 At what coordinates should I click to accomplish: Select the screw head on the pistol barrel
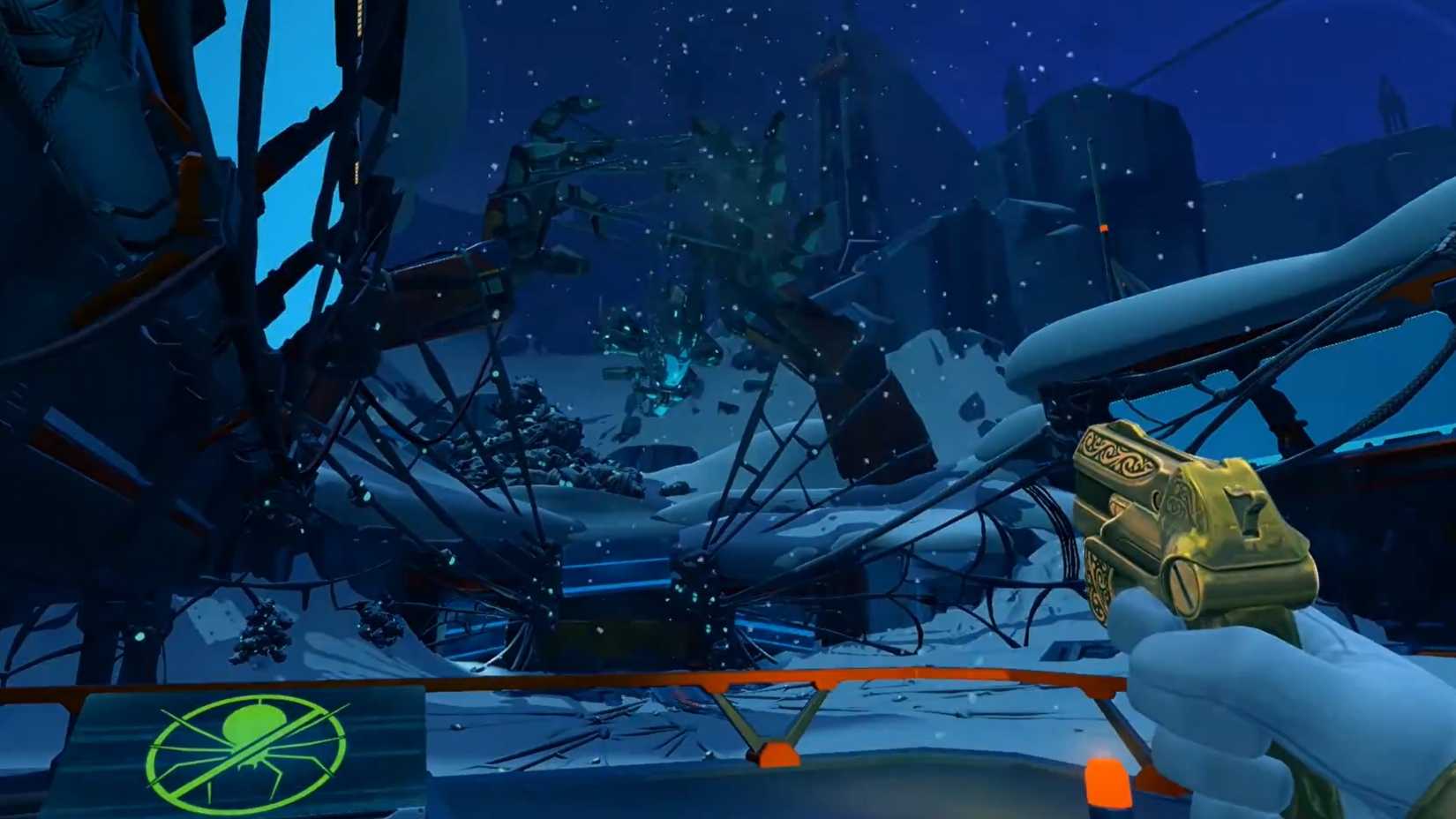[1184, 582]
